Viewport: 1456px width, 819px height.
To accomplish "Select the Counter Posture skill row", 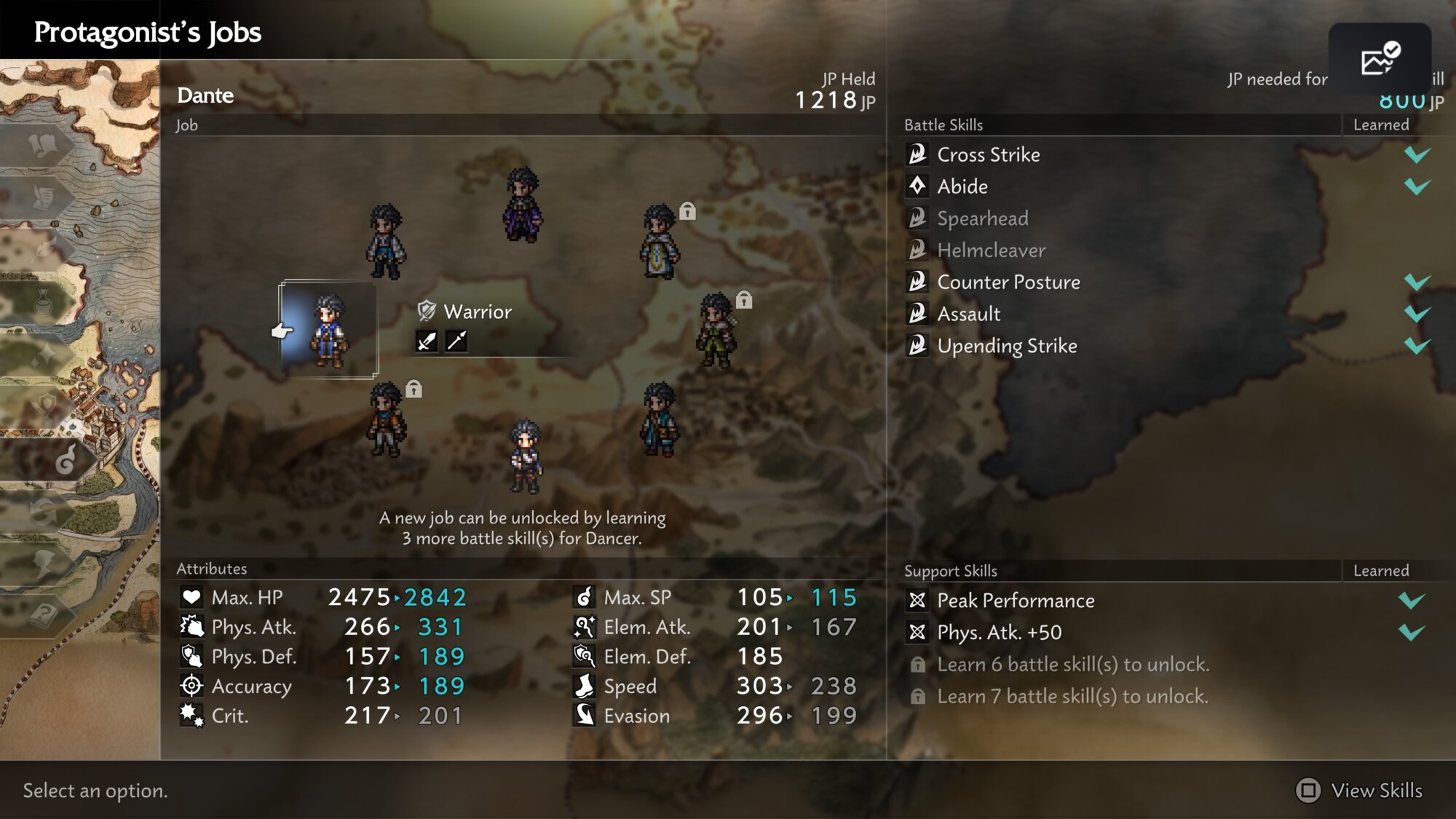I will click(1008, 282).
